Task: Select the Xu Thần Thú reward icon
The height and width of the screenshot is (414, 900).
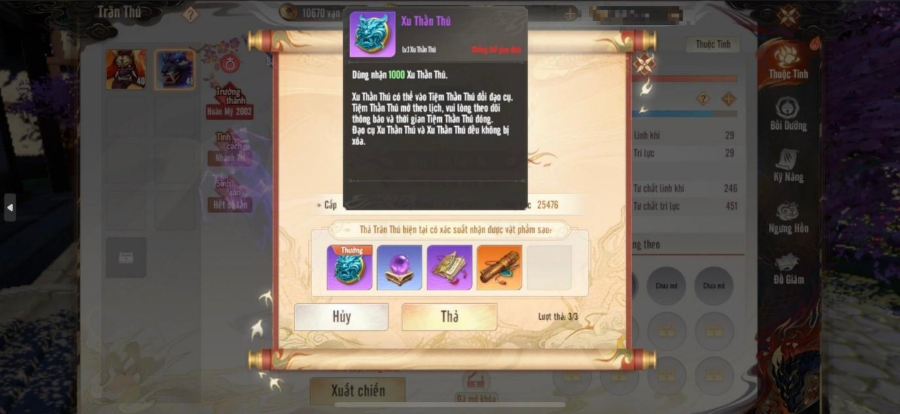Action: (349, 267)
